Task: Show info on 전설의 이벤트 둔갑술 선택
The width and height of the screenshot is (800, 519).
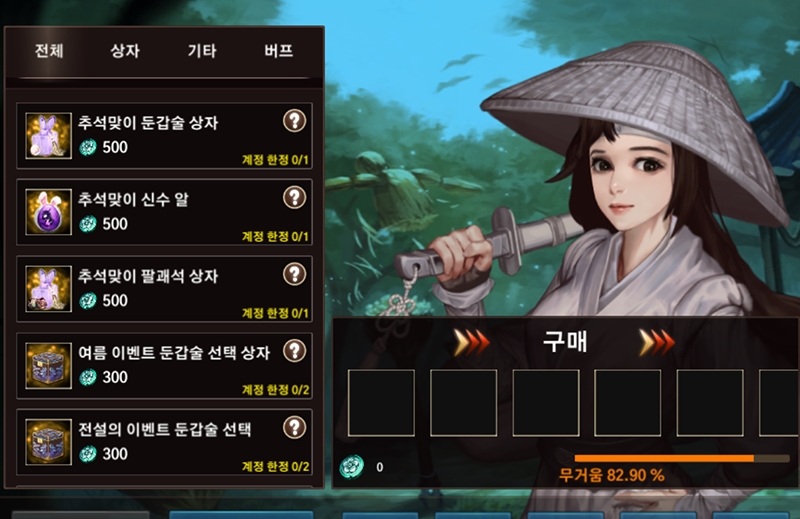Action: 293,428
